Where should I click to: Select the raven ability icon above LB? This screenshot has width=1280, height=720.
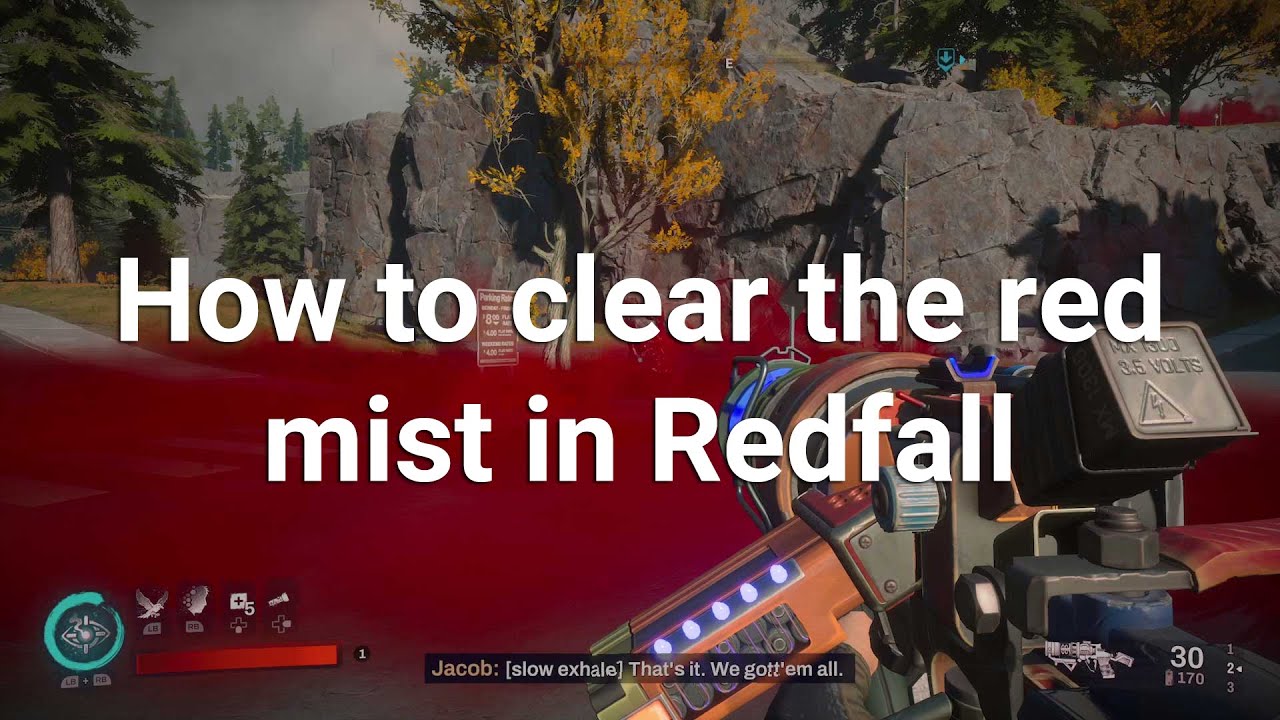click(151, 602)
